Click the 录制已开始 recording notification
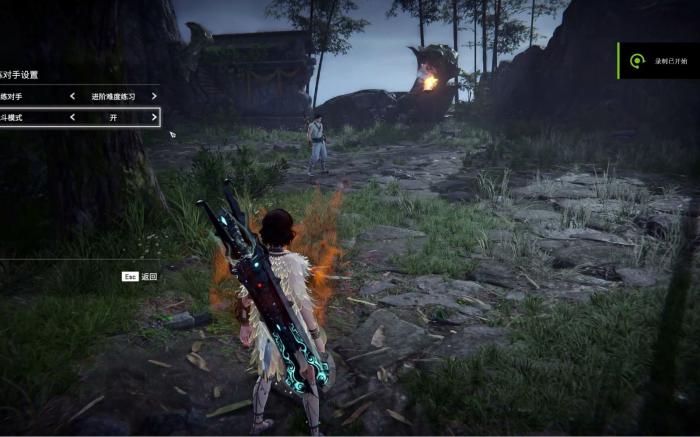 659,61
